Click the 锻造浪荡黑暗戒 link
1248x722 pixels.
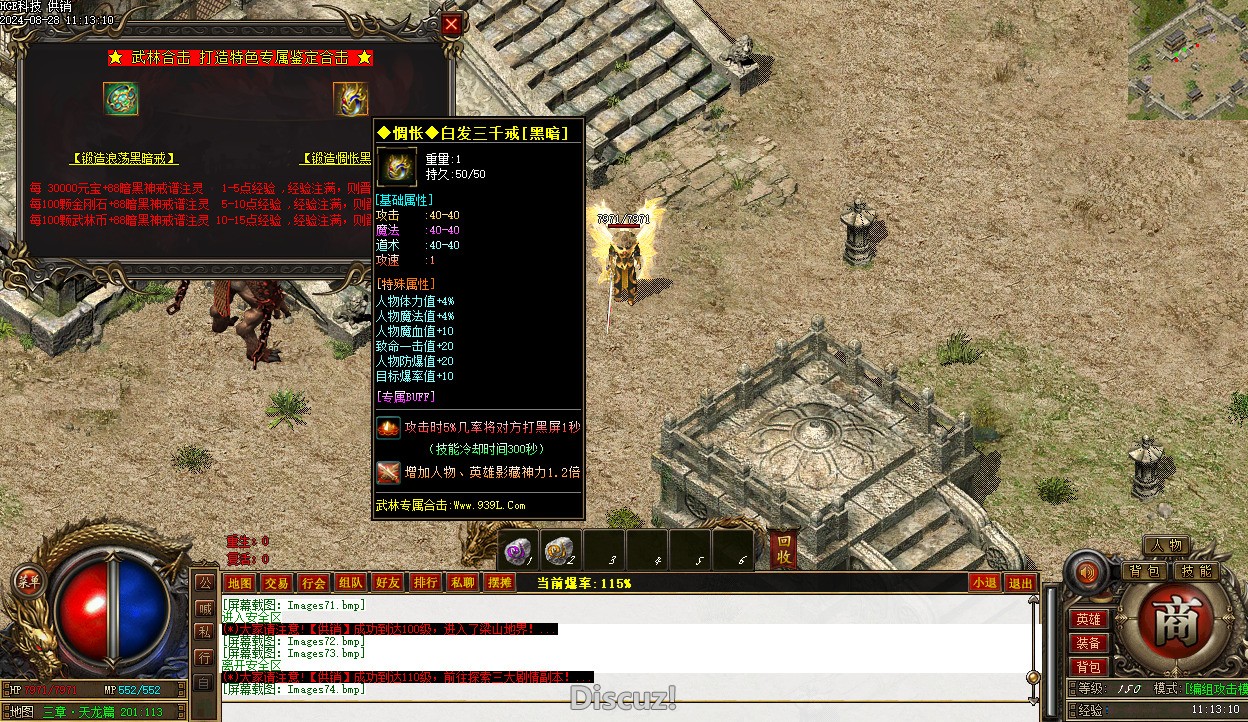(124, 158)
